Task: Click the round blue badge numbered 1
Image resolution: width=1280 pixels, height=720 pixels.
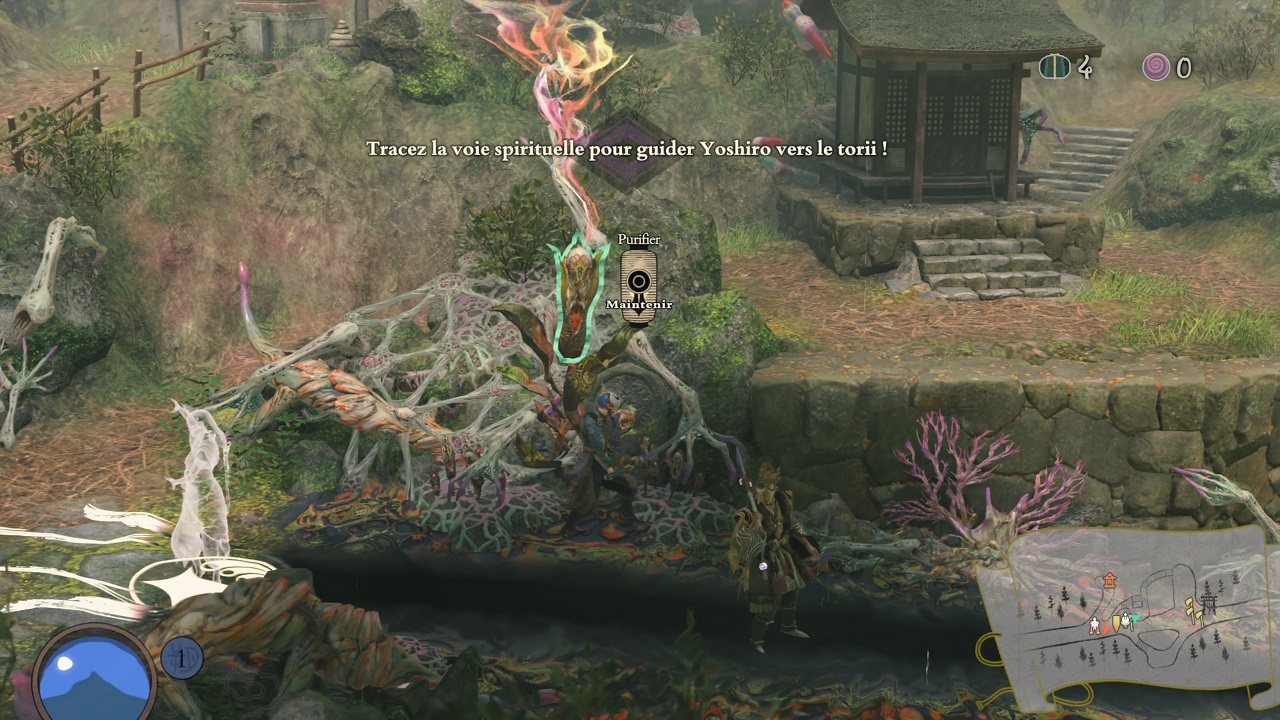Action: click(x=182, y=658)
